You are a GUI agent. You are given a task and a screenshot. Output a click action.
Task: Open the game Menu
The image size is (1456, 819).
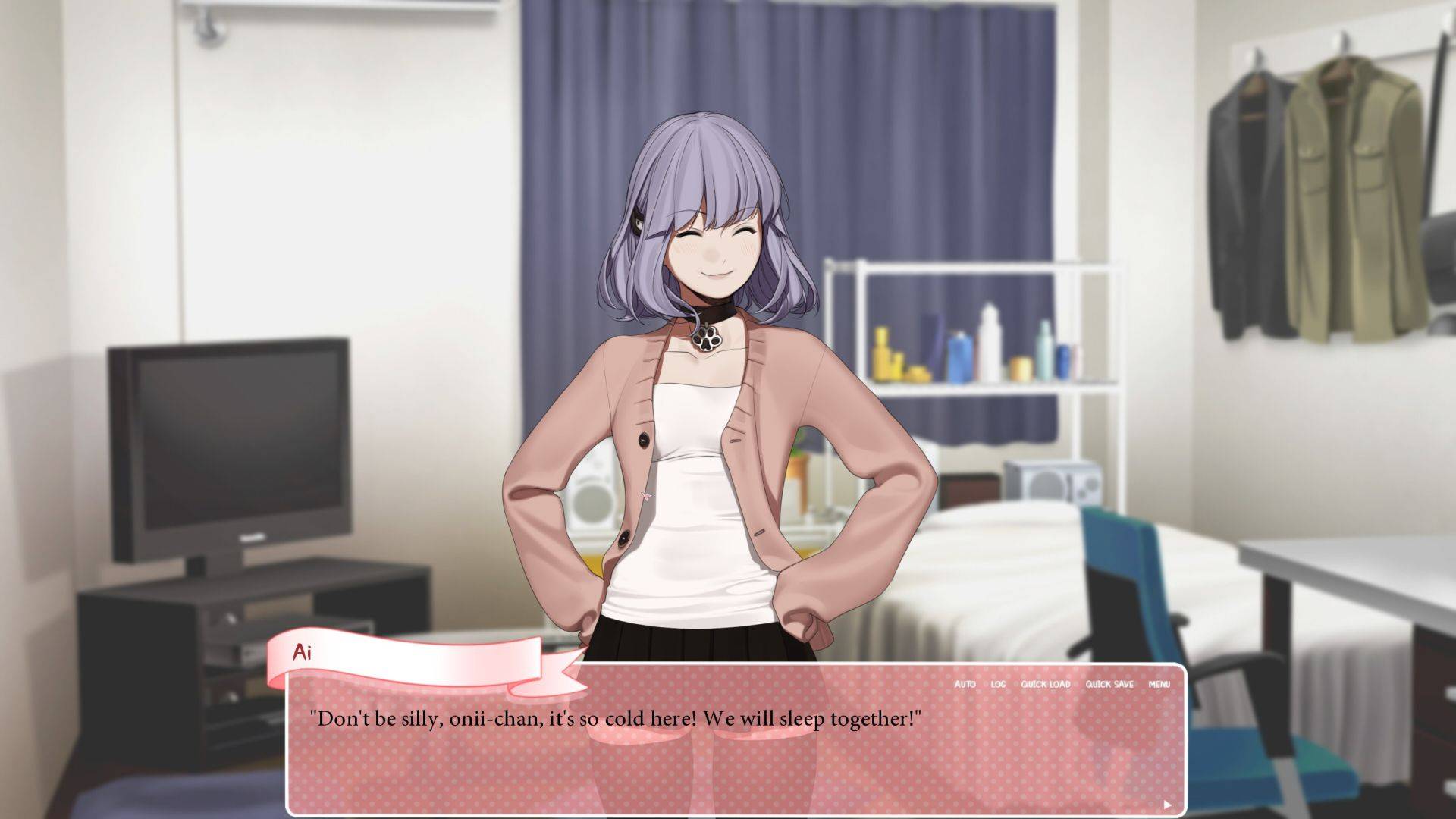coord(1159,684)
